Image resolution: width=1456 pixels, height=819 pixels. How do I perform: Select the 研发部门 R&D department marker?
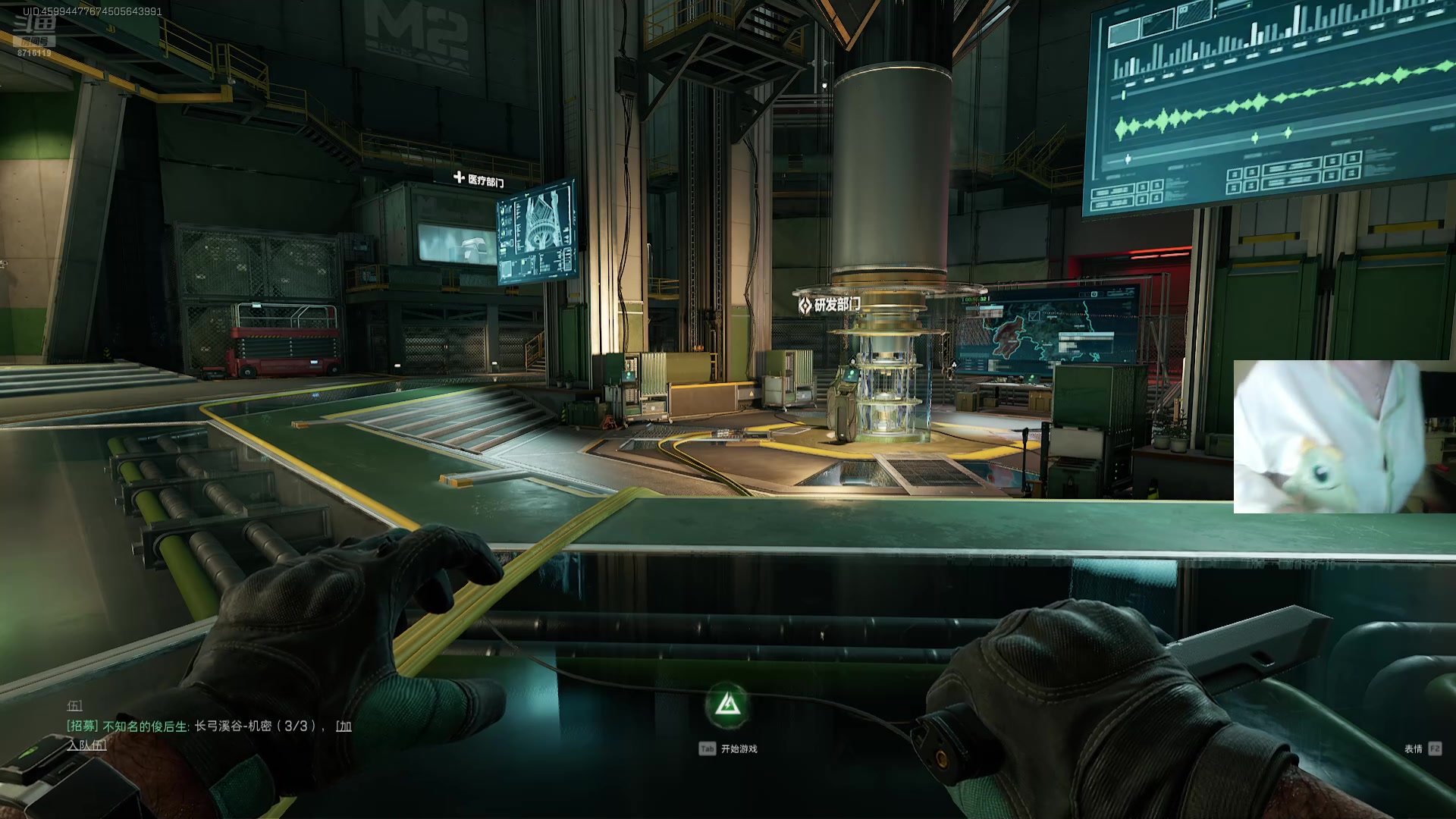tap(830, 305)
